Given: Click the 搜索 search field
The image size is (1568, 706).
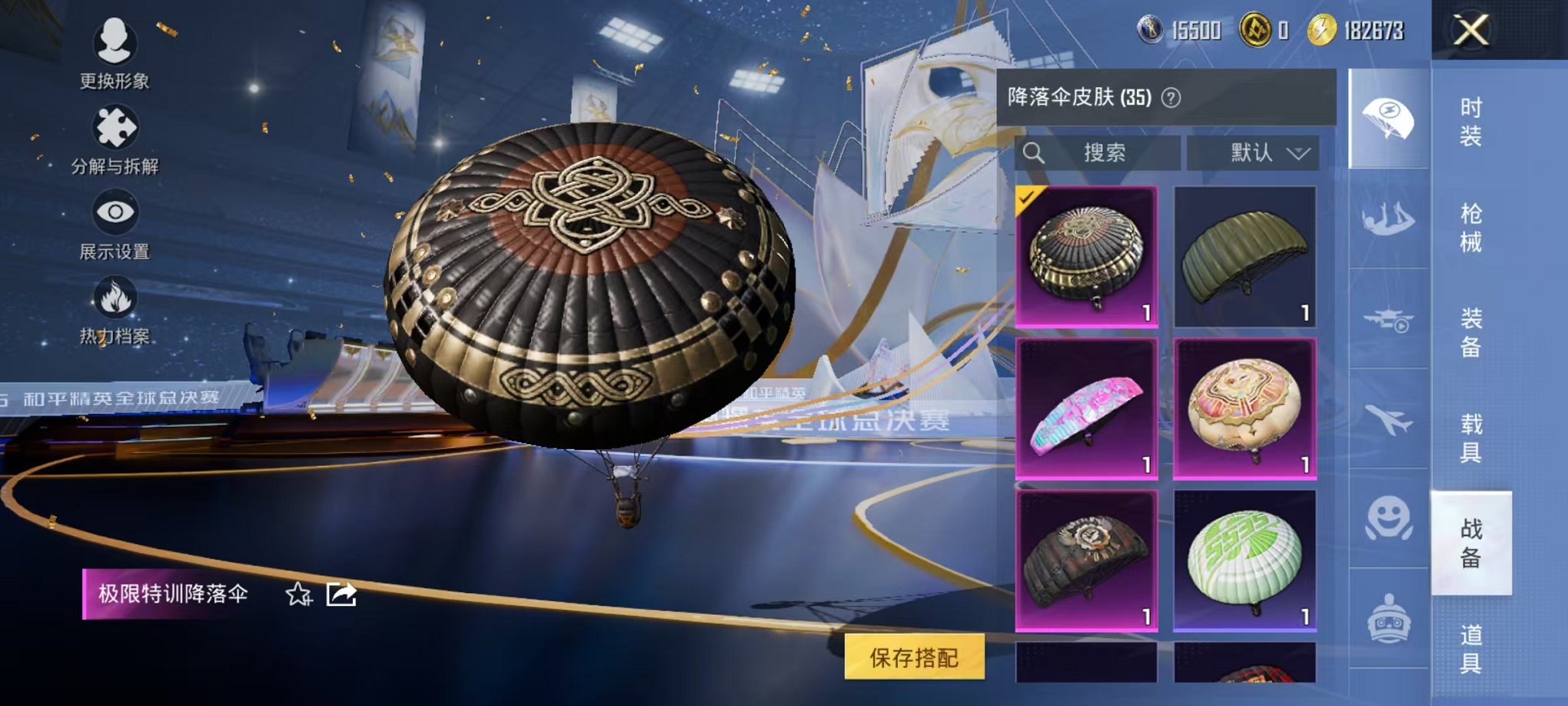Looking at the screenshot, I should 1099,153.
